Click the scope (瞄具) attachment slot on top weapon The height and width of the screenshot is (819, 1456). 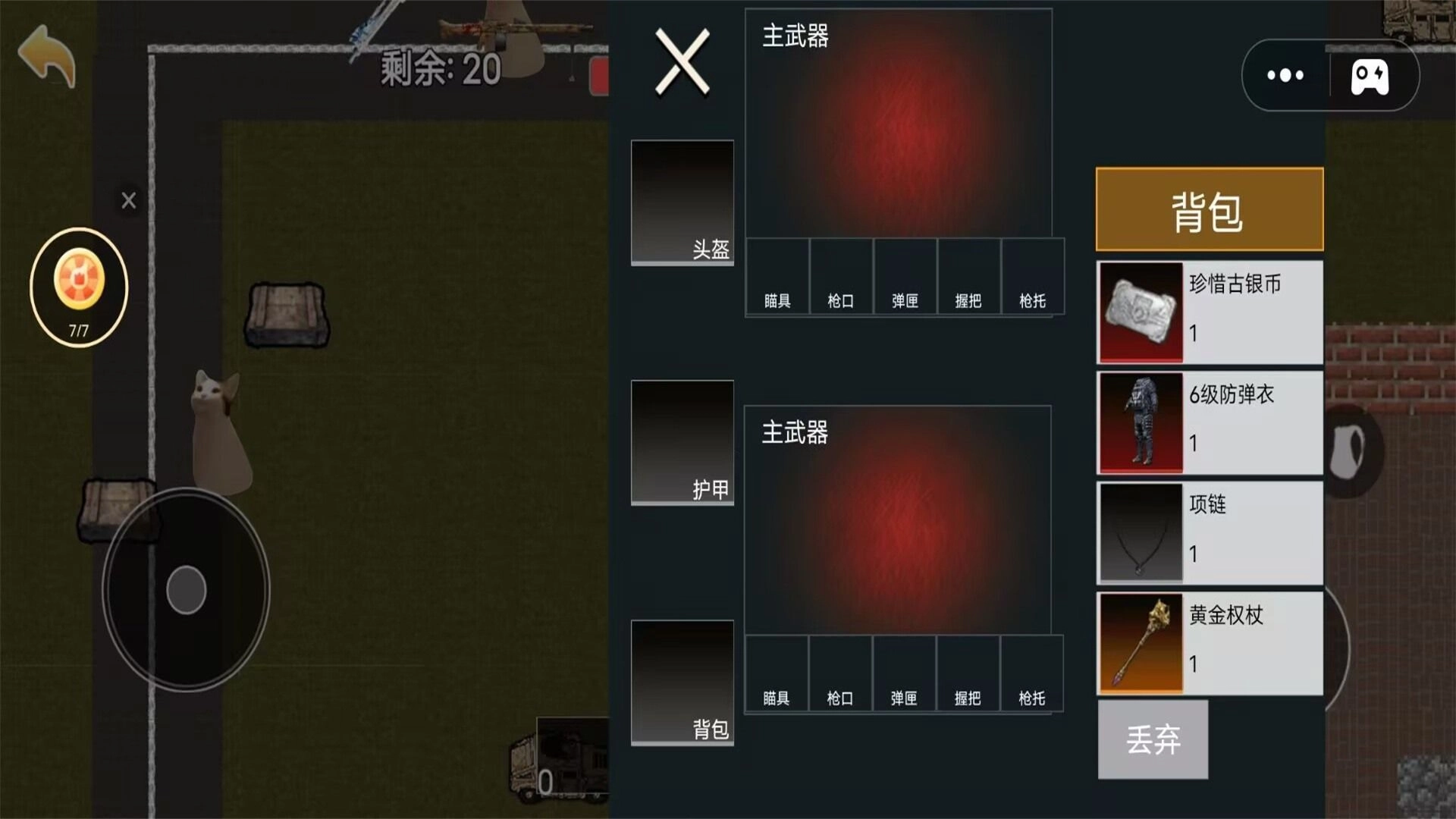point(777,277)
